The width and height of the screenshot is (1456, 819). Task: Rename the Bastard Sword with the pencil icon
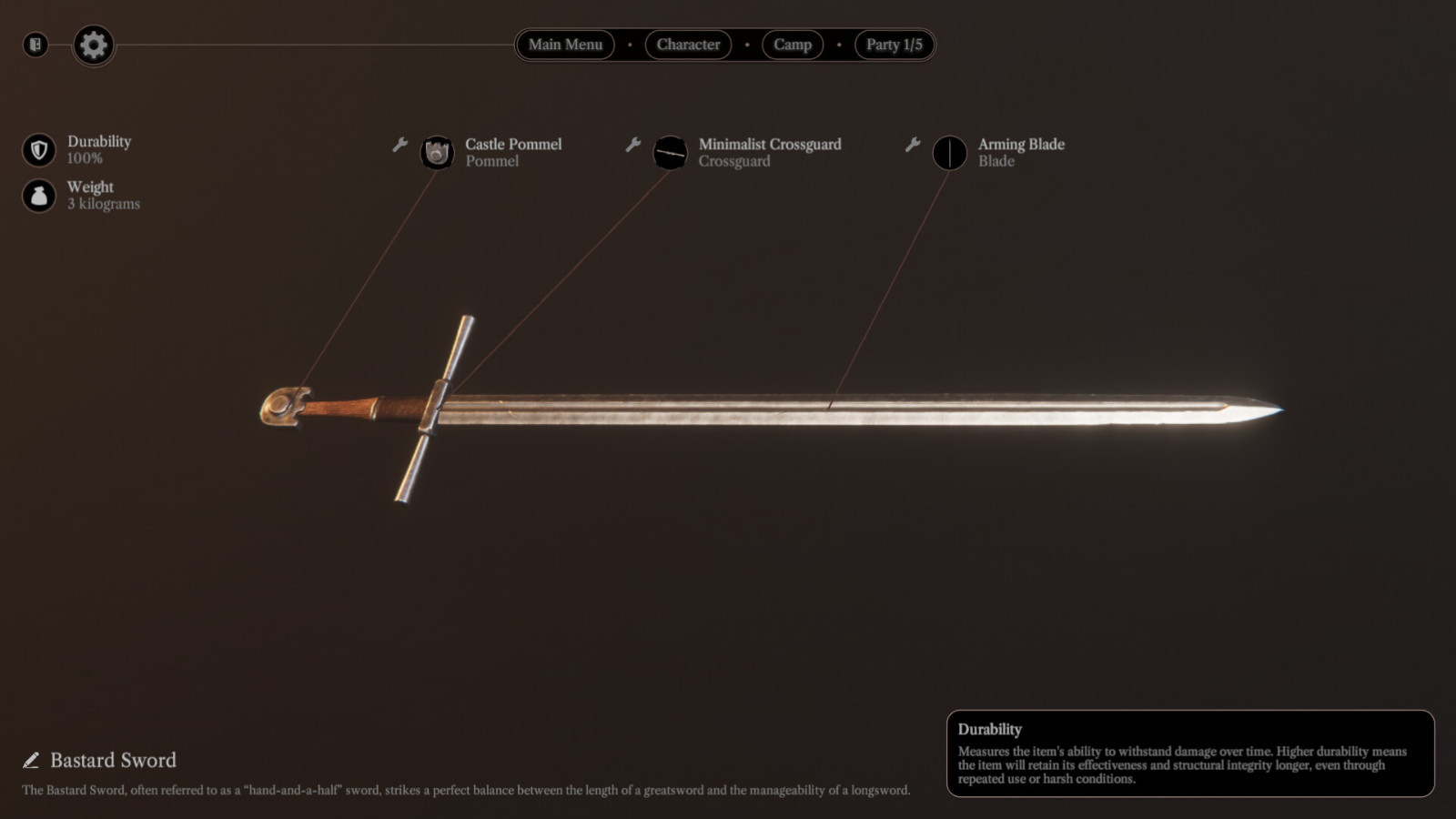[31, 760]
